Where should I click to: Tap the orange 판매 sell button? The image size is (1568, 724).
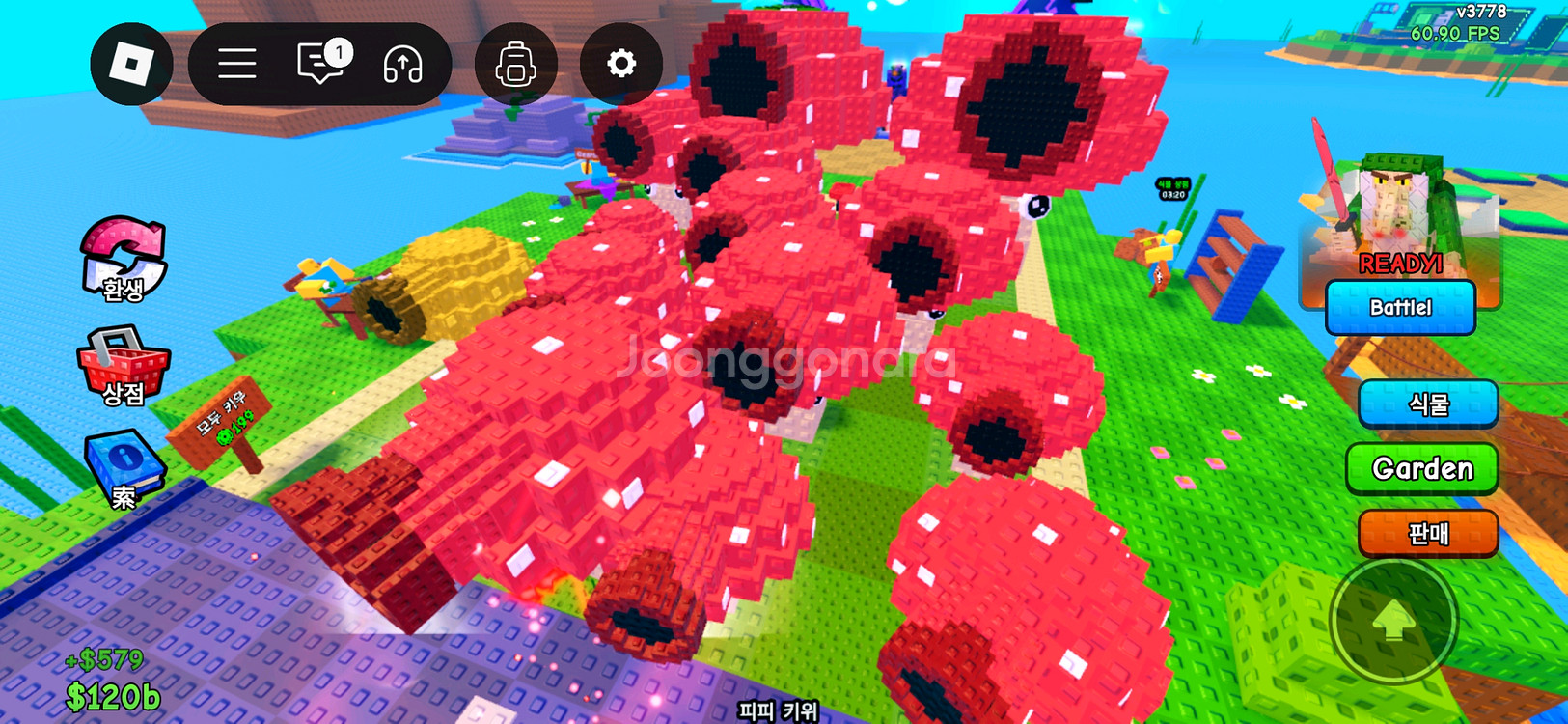[1427, 533]
